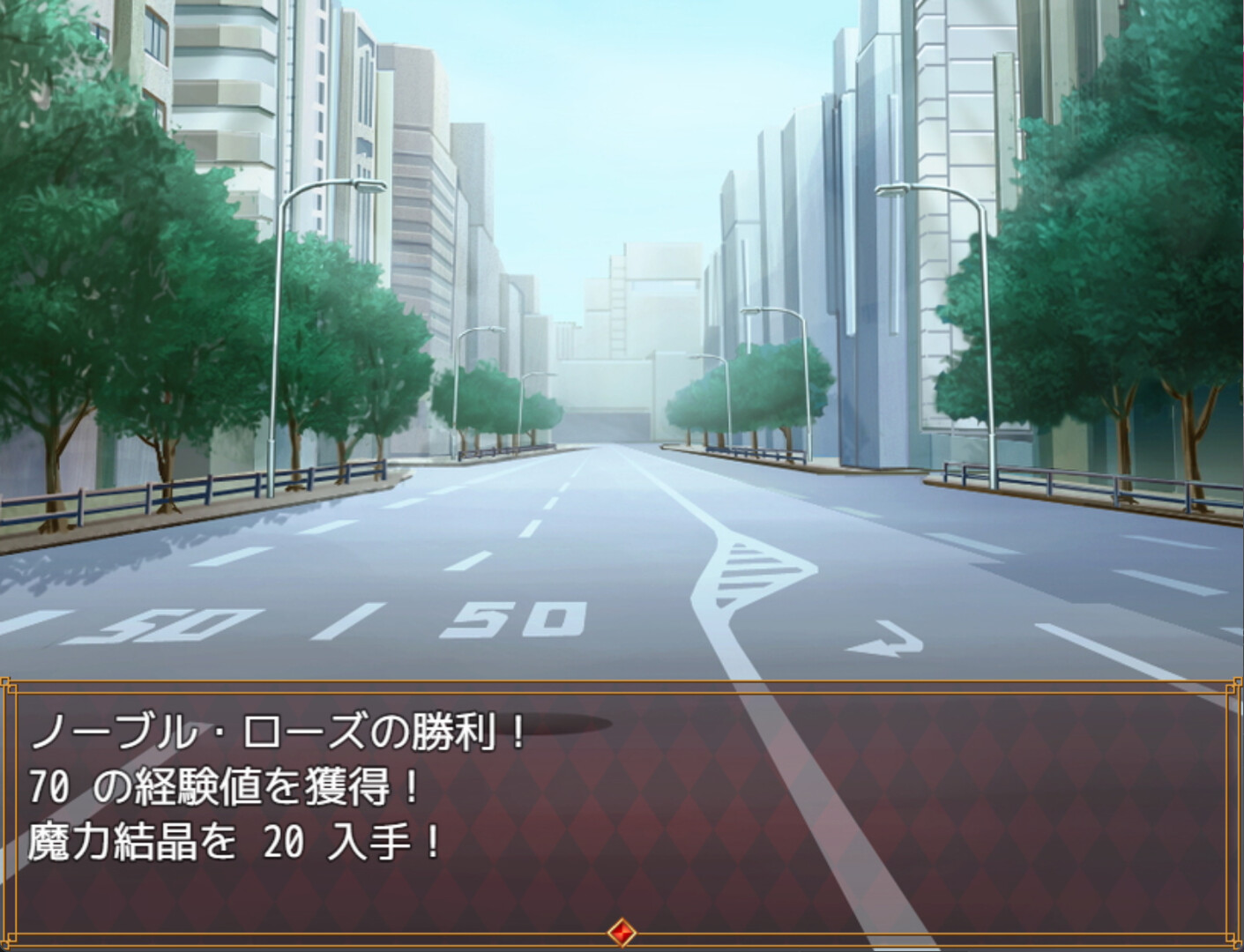Click the ornate top-right corner of the window frame

(1233, 683)
